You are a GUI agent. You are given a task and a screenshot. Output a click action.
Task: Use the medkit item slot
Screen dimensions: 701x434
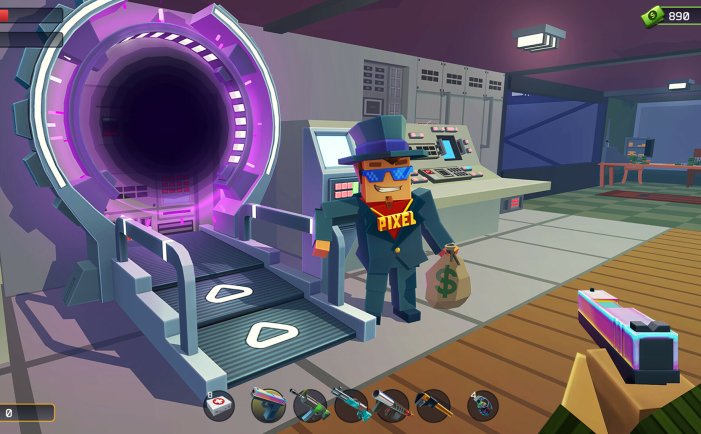point(219,405)
